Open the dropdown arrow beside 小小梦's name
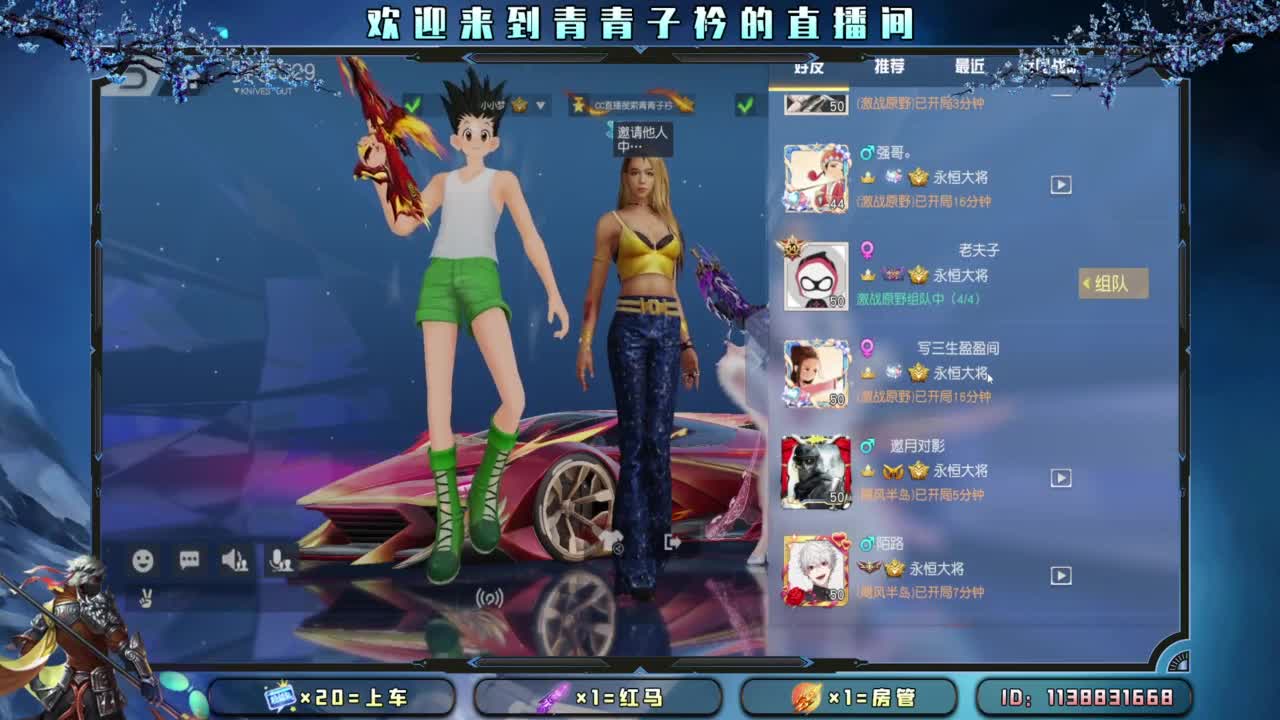This screenshot has width=1280, height=720. click(x=542, y=106)
